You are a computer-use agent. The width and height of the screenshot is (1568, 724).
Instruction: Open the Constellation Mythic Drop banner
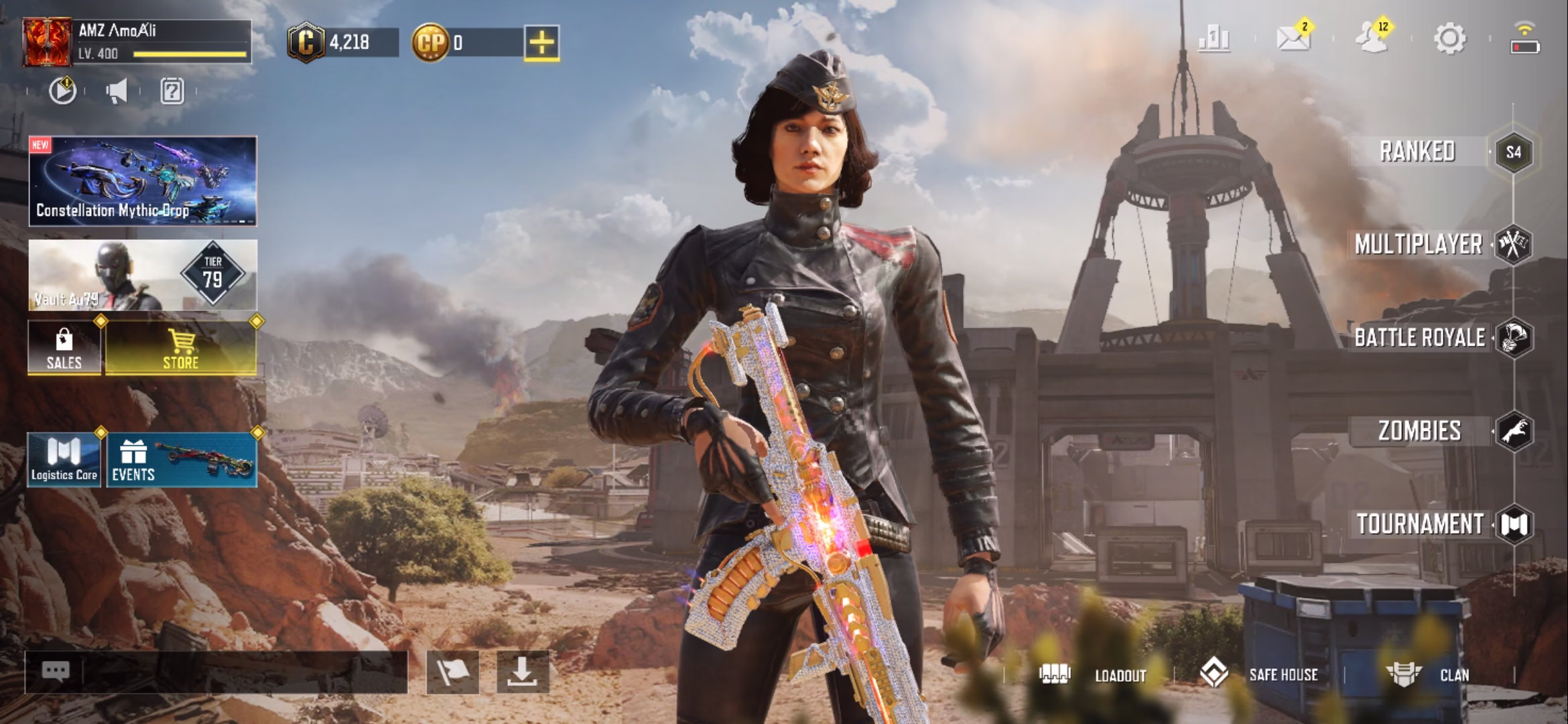click(x=143, y=181)
